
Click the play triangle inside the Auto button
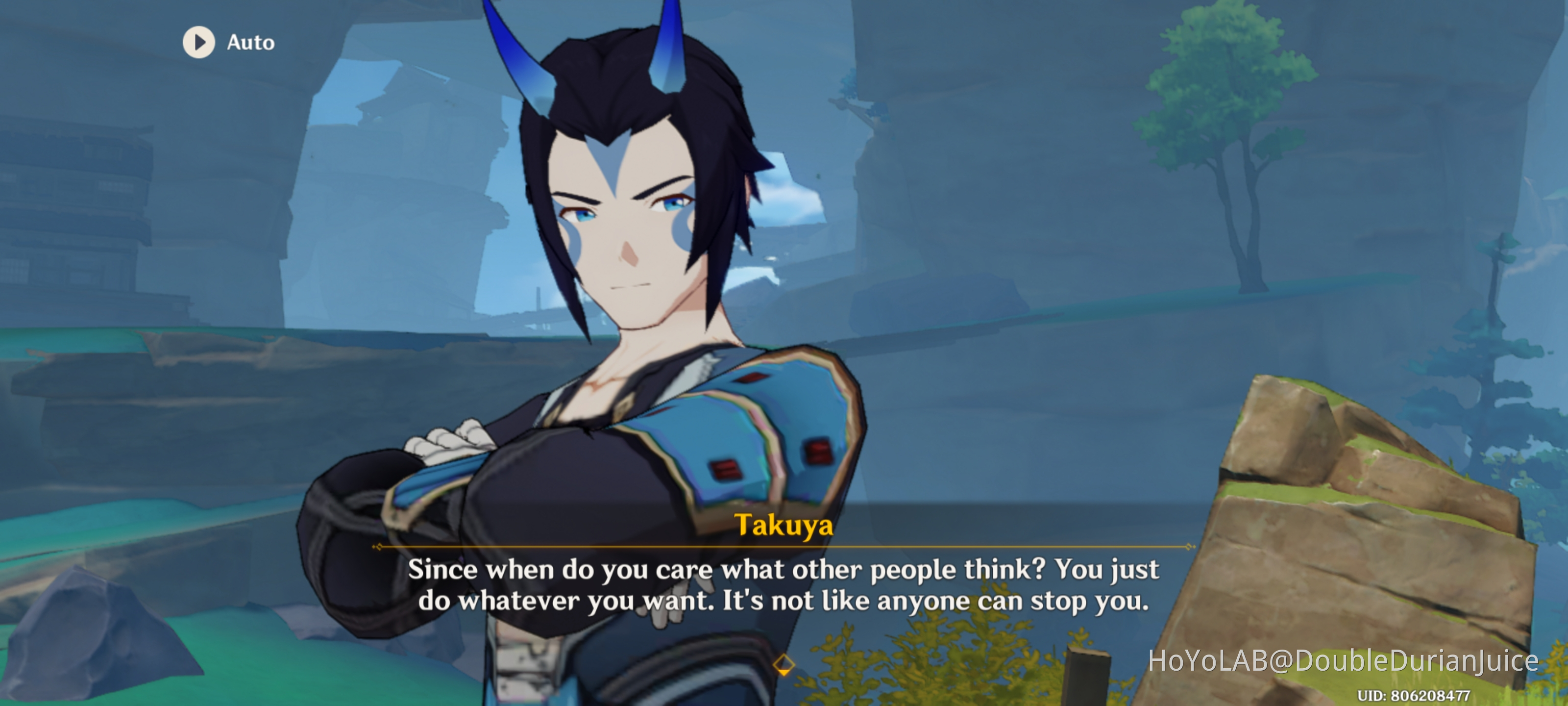pyautogui.click(x=199, y=42)
